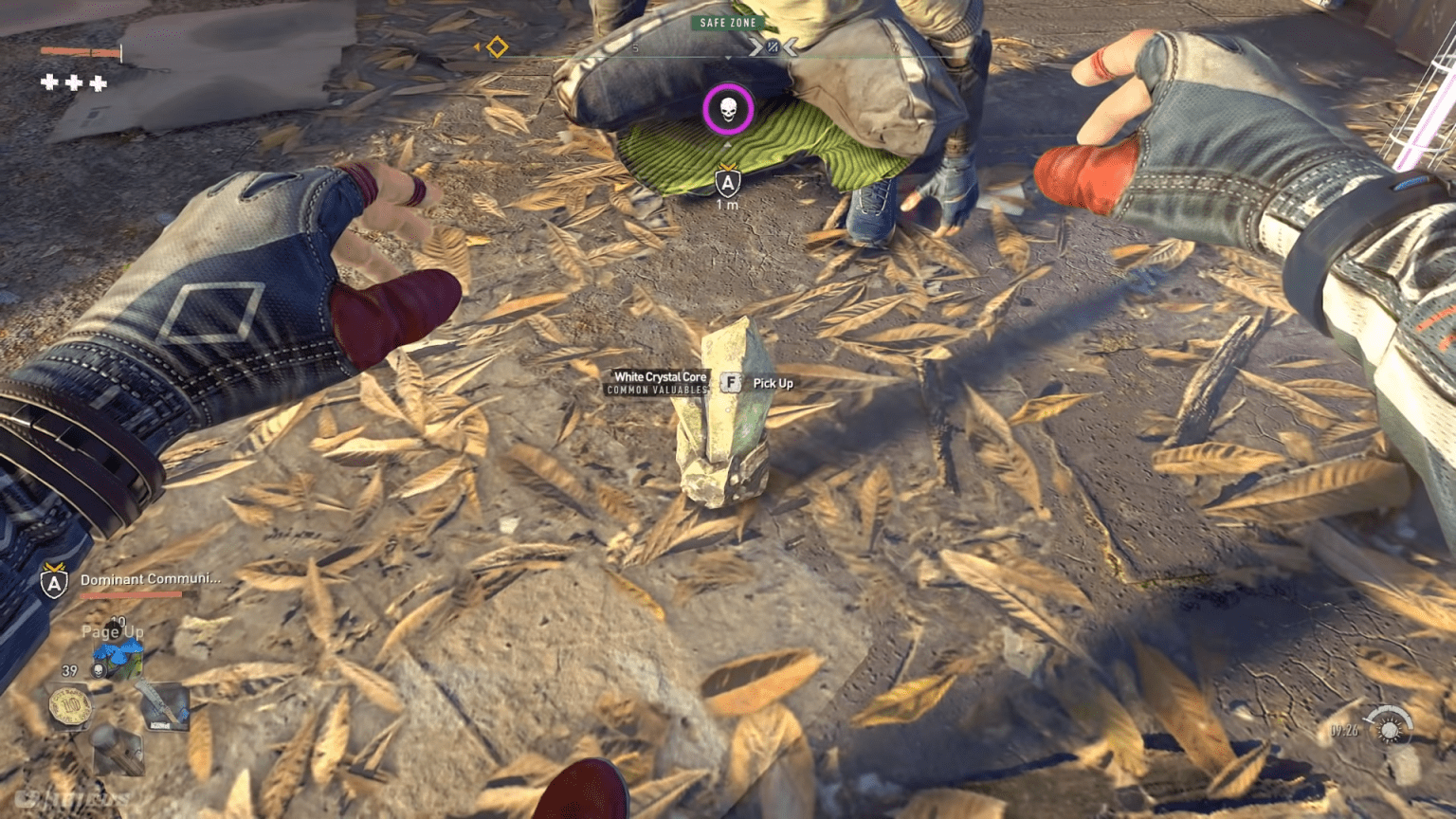Screen dimensions: 1456x819
Task: Select the blue flower consumable icon
Action: click(118, 651)
